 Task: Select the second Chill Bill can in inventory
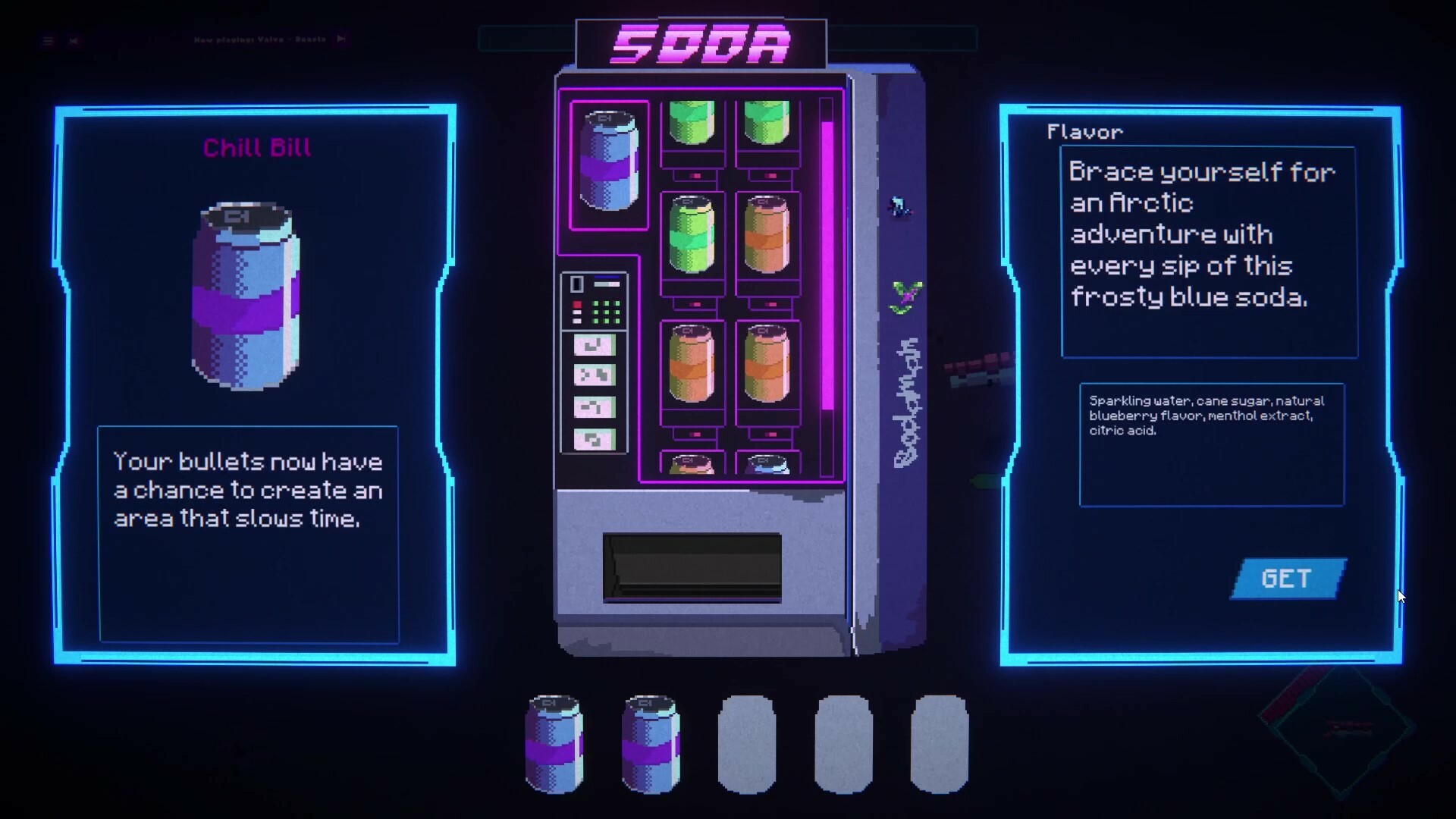tap(650, 747)
